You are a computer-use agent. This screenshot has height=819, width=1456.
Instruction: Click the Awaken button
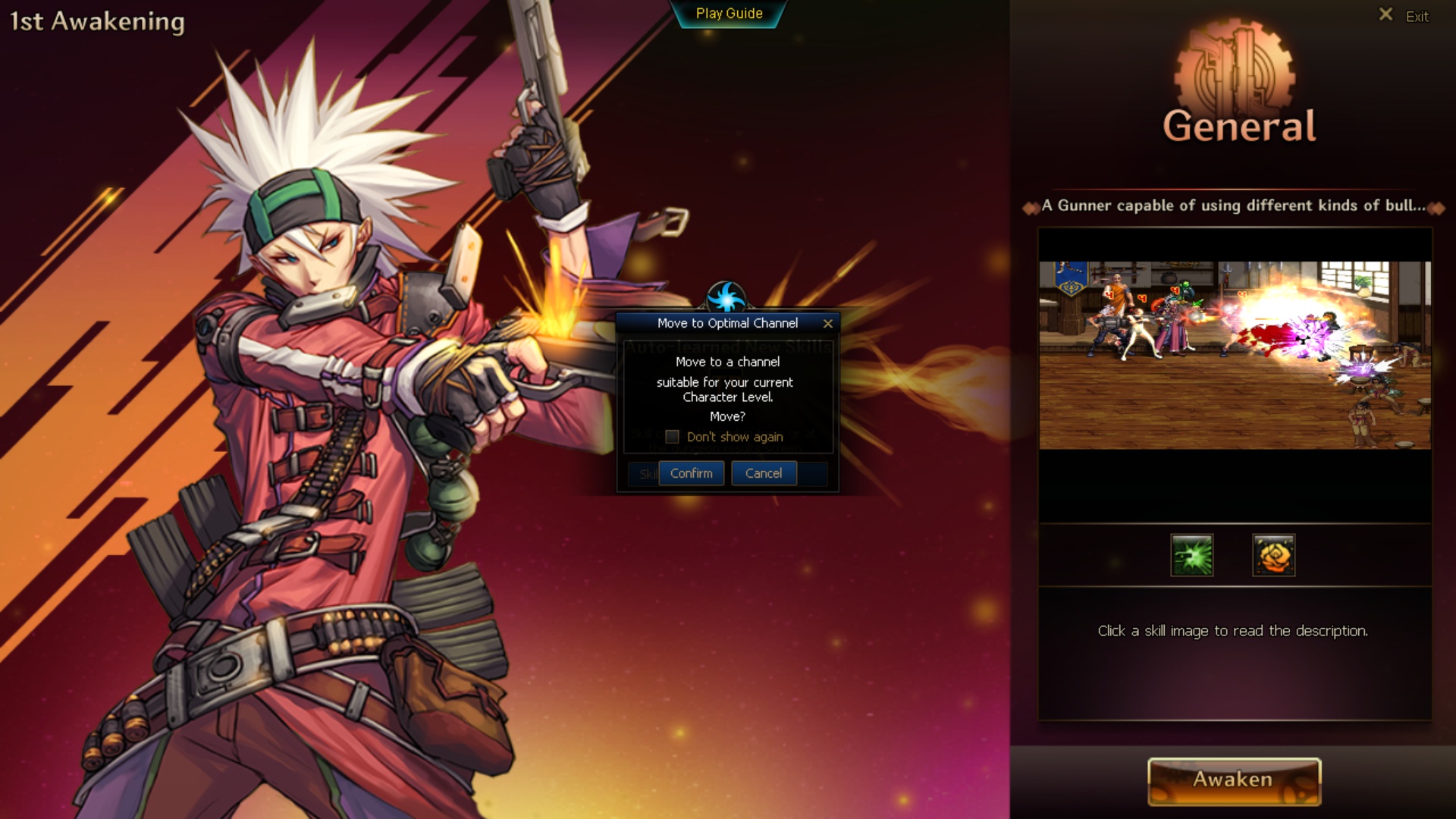[1234, 780]
